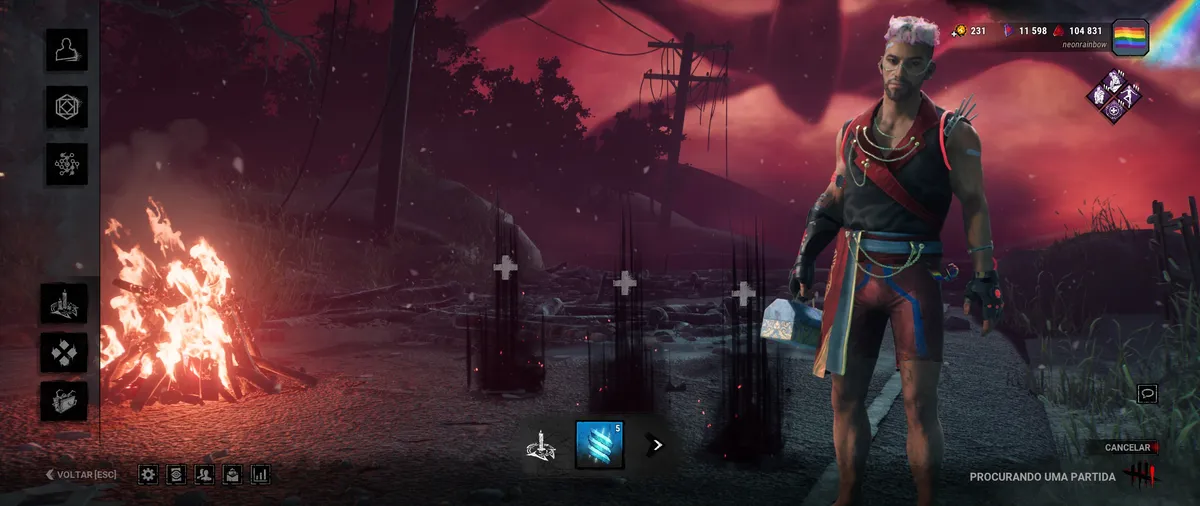Go back using the Voltar button
The width and height of the screenshot is (1200, 506).
tap(81, 474)
